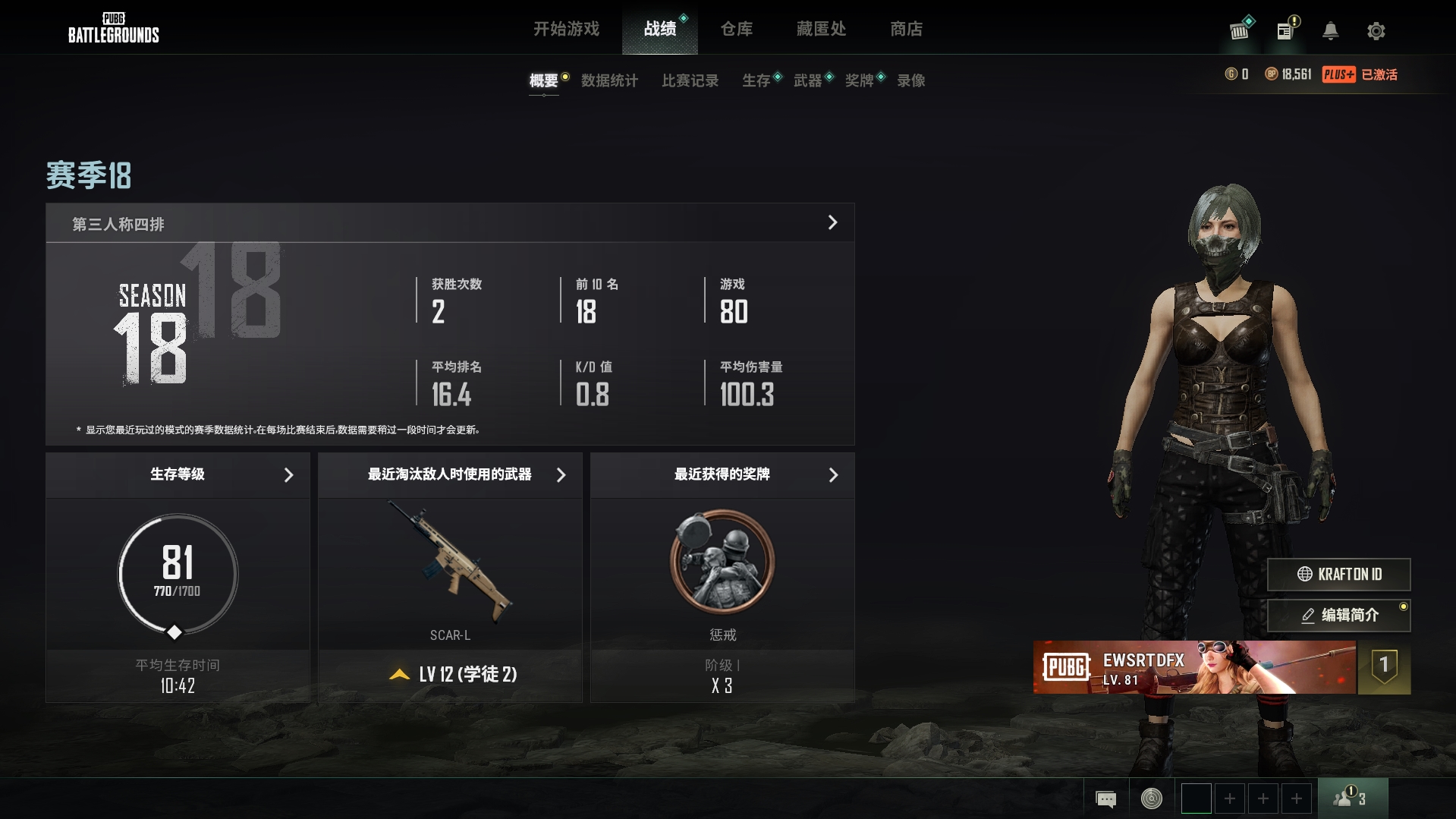Switch to the 比赛记录 tab
Image resolution: width=1456 pixels, height=819 pixels.
689,80
